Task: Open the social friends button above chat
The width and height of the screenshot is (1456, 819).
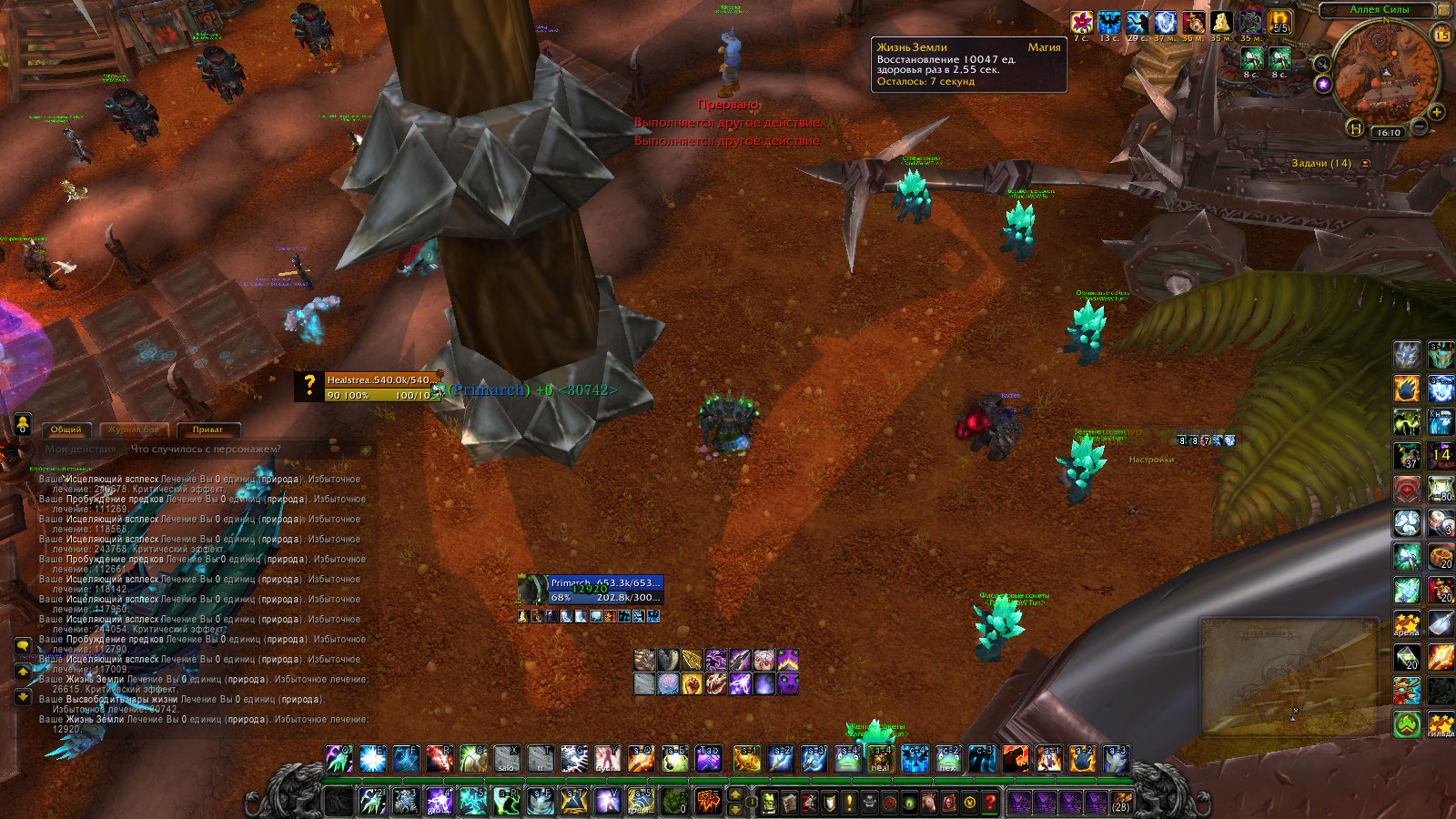Action: point(23,424)
